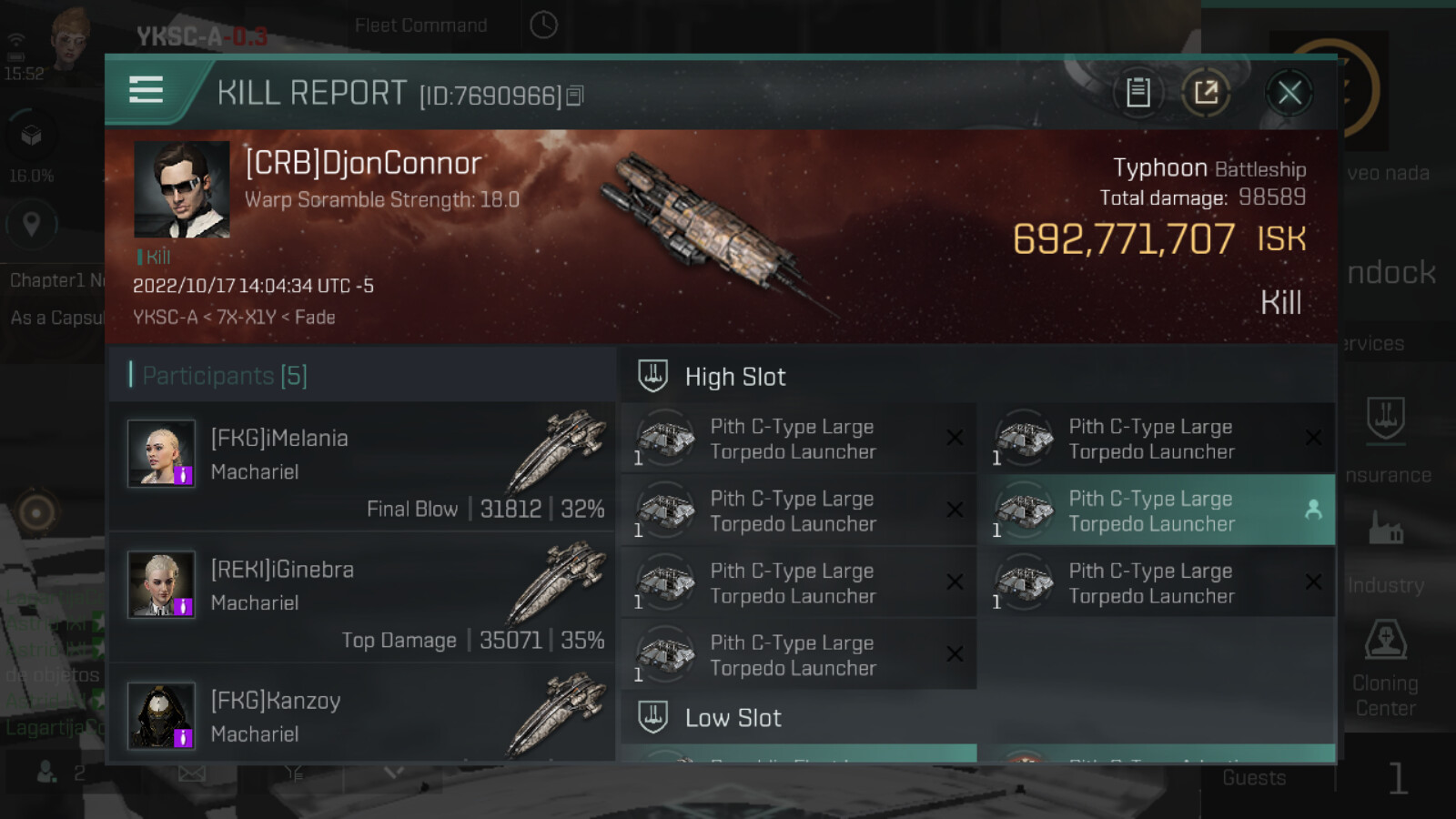Open the Fleet Command panel
1456x819 pixels.
click(420, 25)
